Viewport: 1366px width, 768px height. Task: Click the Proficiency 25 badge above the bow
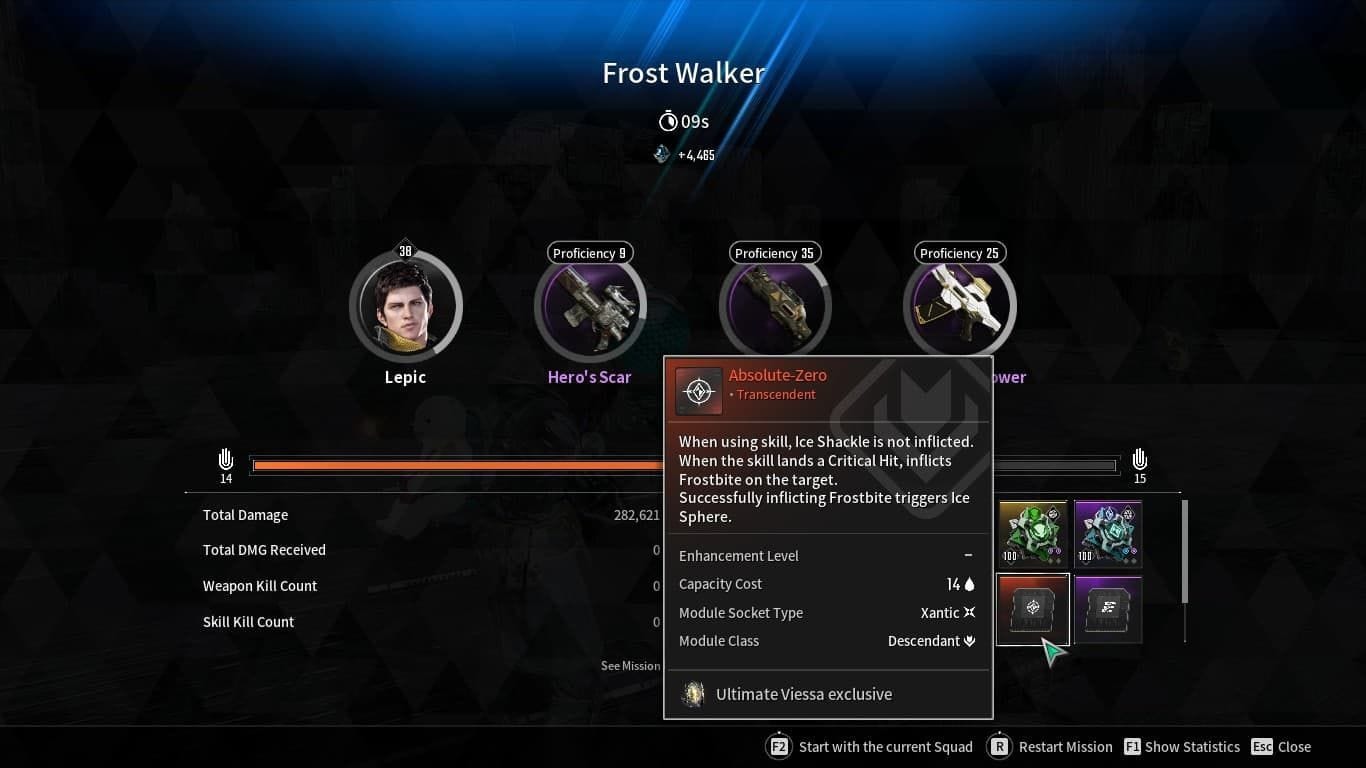point(959,253)
